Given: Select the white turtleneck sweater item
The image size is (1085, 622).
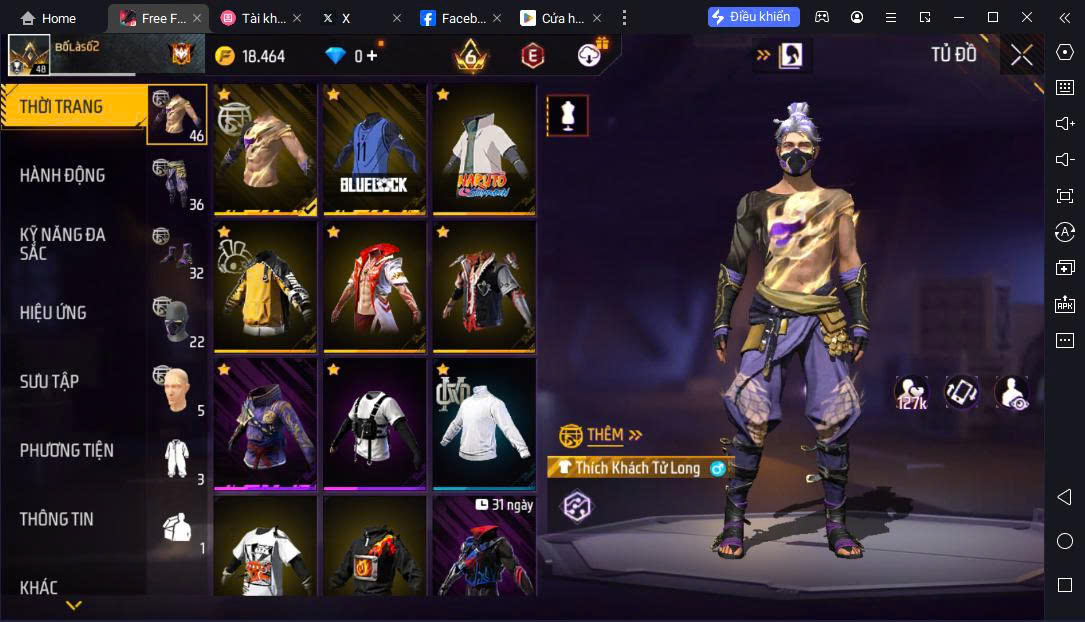Looking at the screenshot, I should (484, 424).
